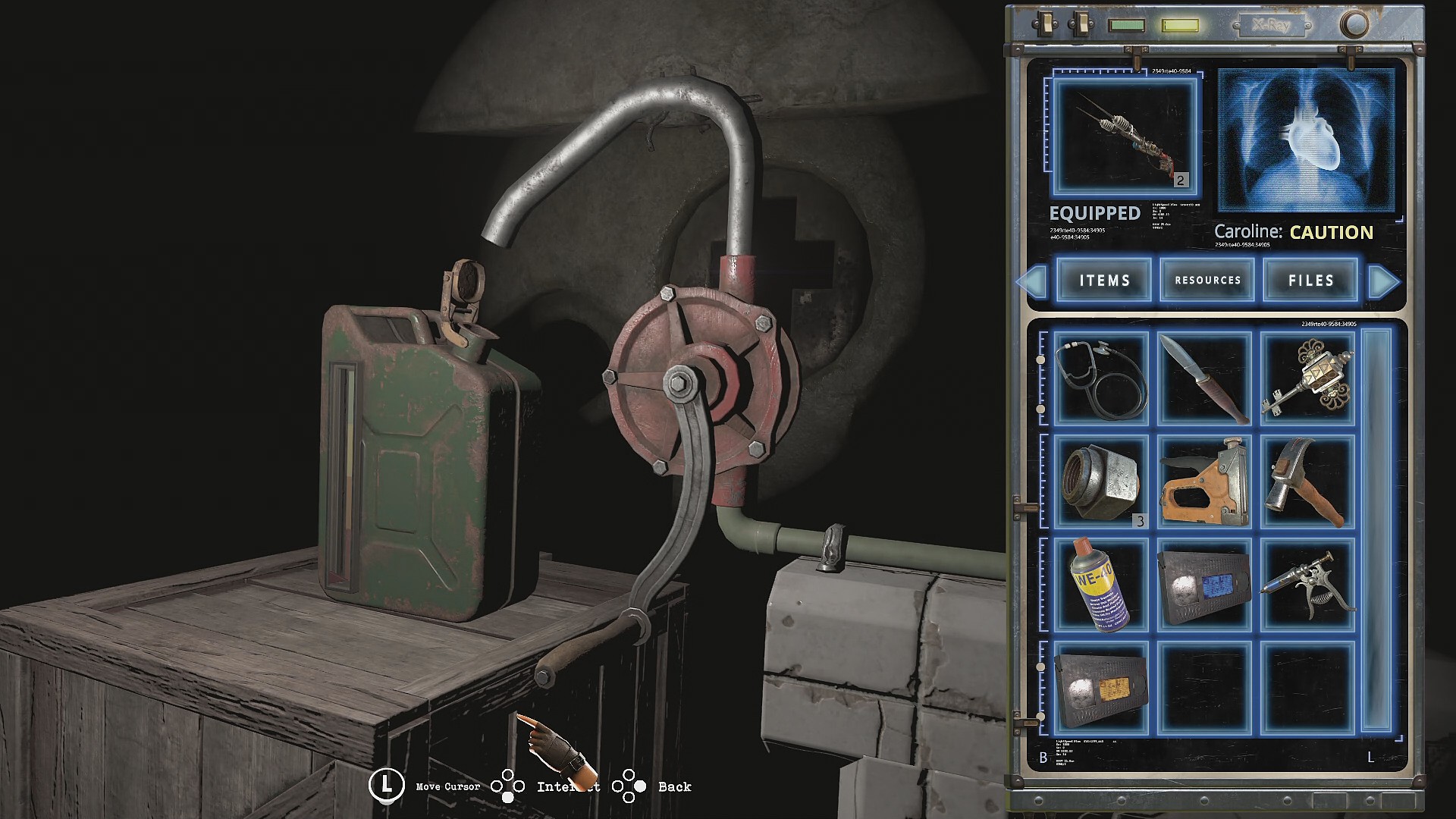Select the stethoscope inventory slot

1100,378
